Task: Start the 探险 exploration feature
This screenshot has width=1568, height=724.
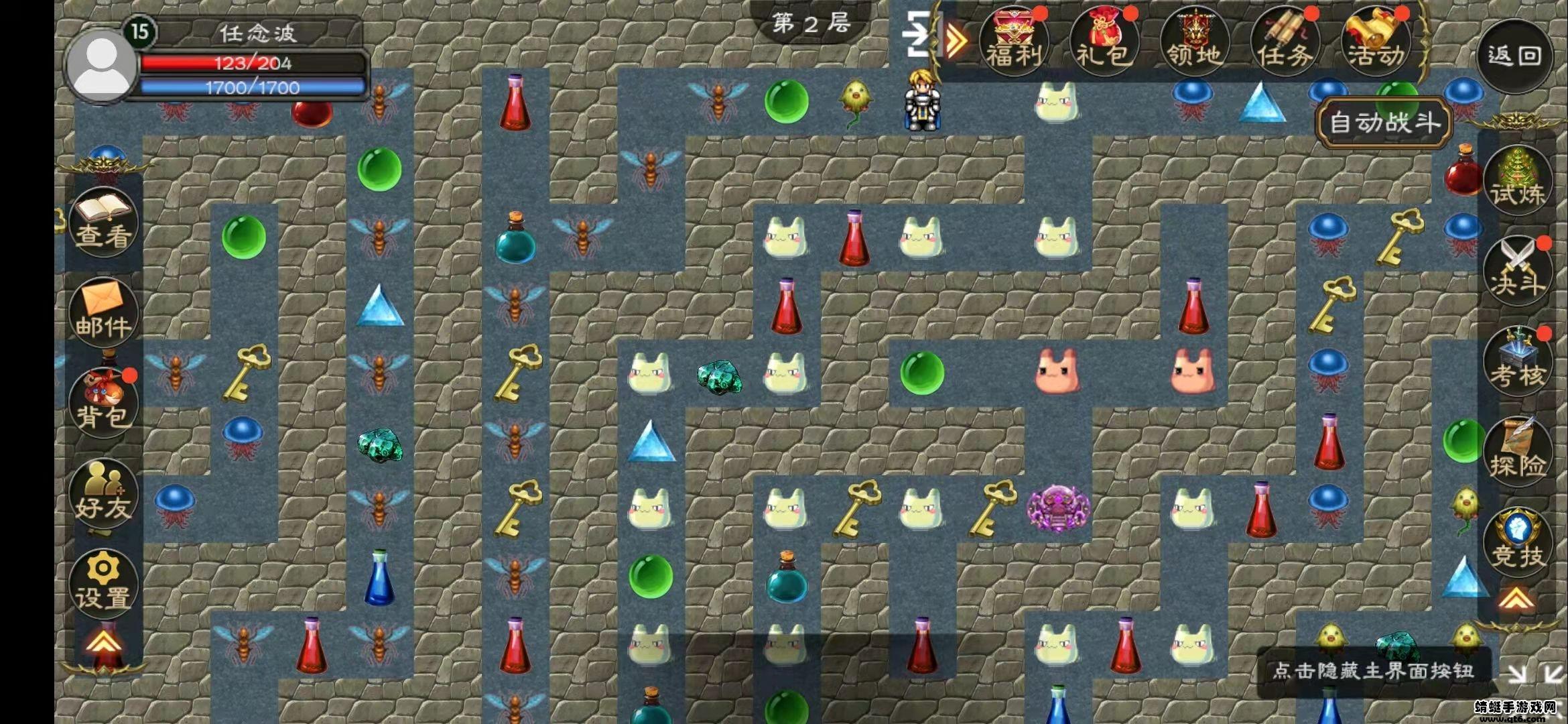Action: pyautogui.click(x=1516, y=452)
